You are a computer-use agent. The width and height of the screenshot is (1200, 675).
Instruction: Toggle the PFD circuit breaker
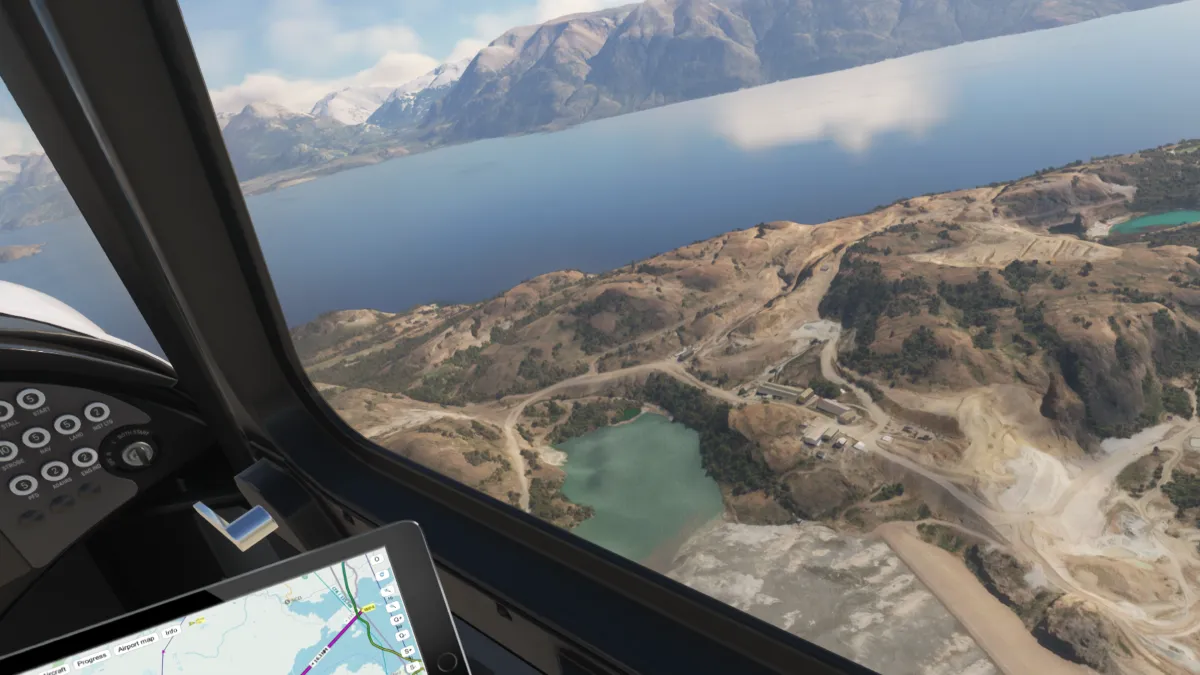tap(24, 485)
